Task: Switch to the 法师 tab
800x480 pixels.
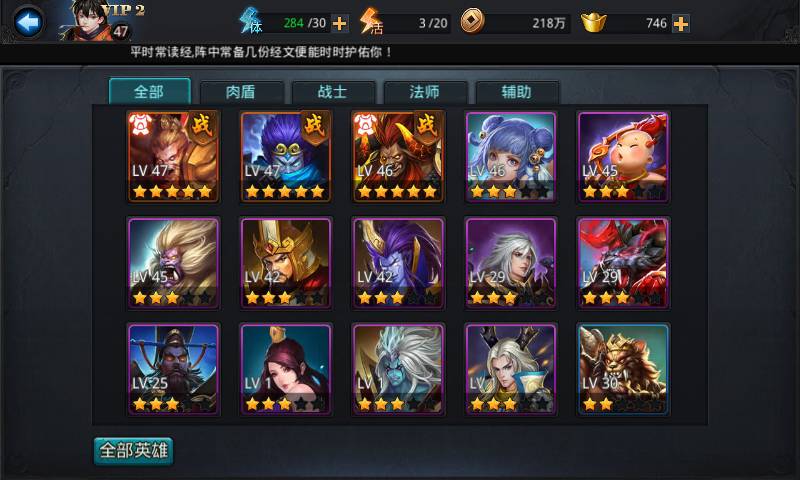Action: click(424, 92)
